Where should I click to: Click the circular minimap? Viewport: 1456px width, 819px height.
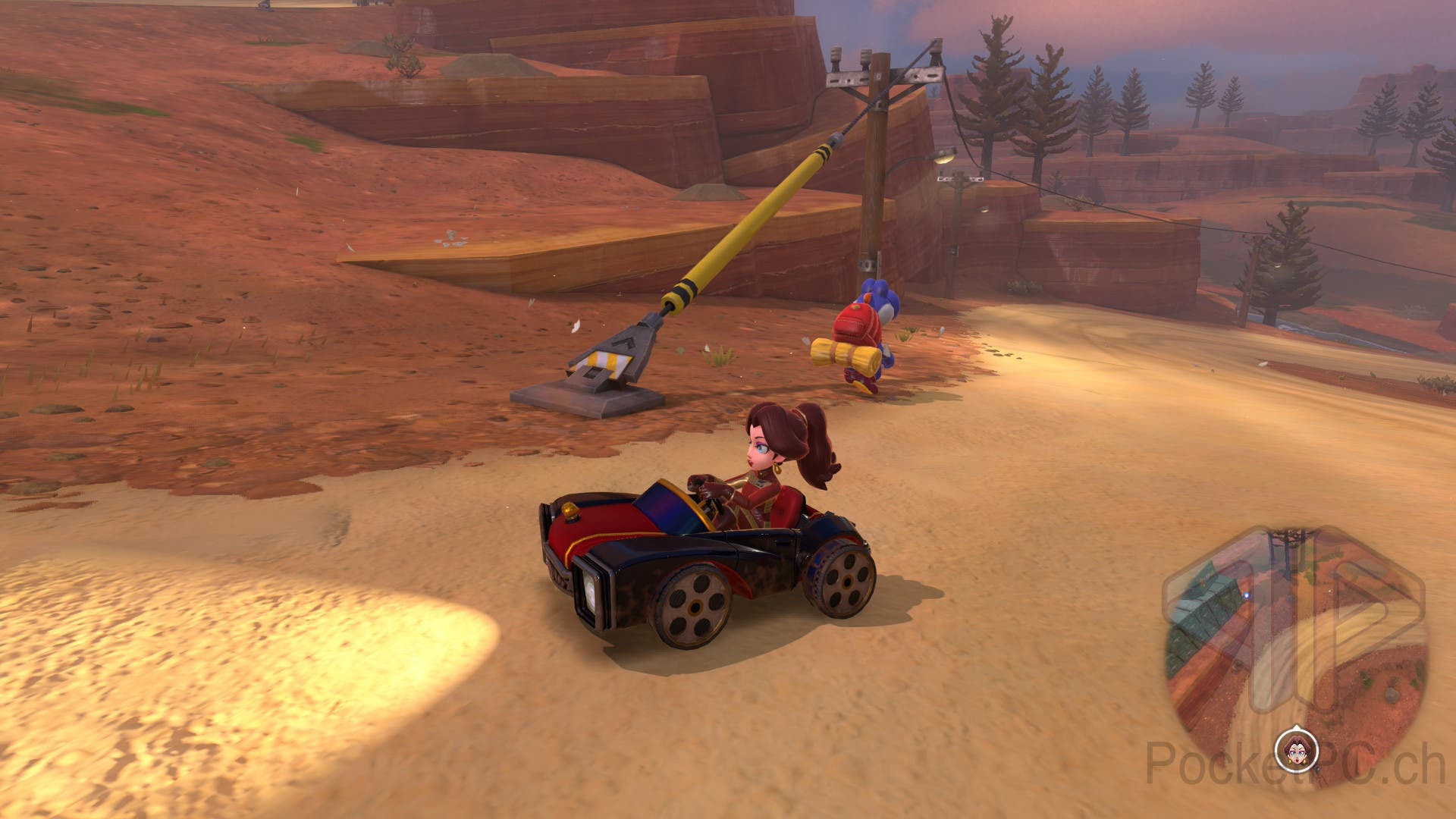click(1295, 645)
